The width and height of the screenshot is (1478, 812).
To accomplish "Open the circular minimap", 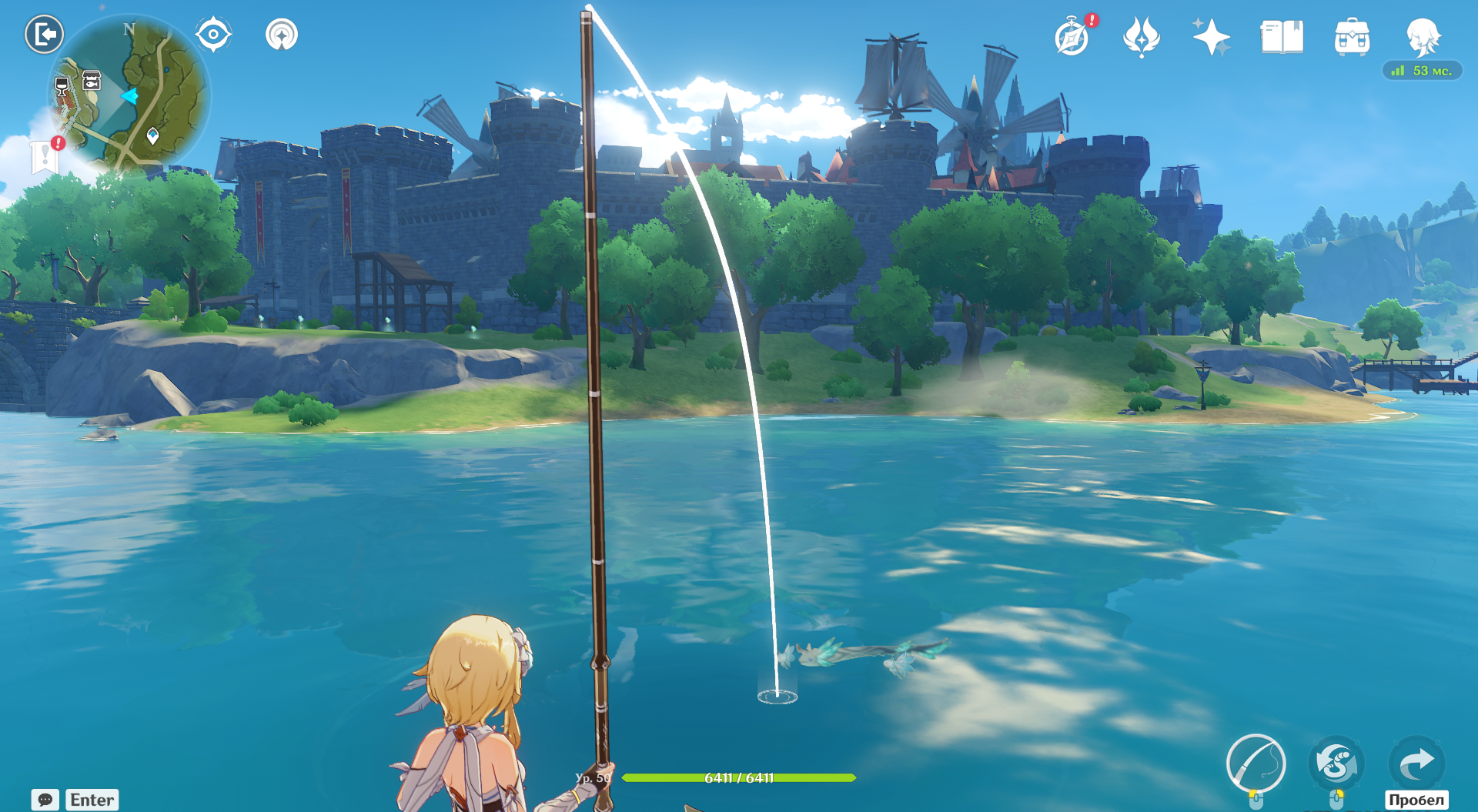I will [129, 94].
